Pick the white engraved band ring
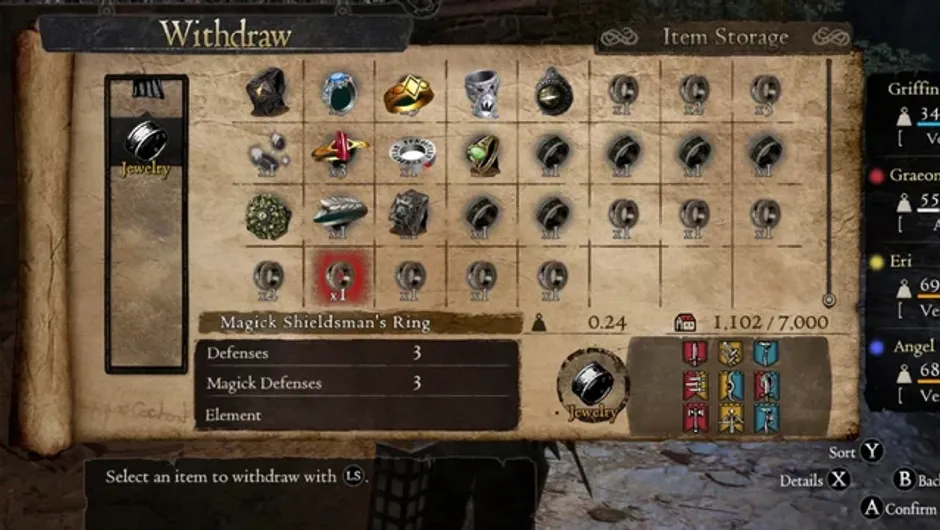 tap(411, 153)
